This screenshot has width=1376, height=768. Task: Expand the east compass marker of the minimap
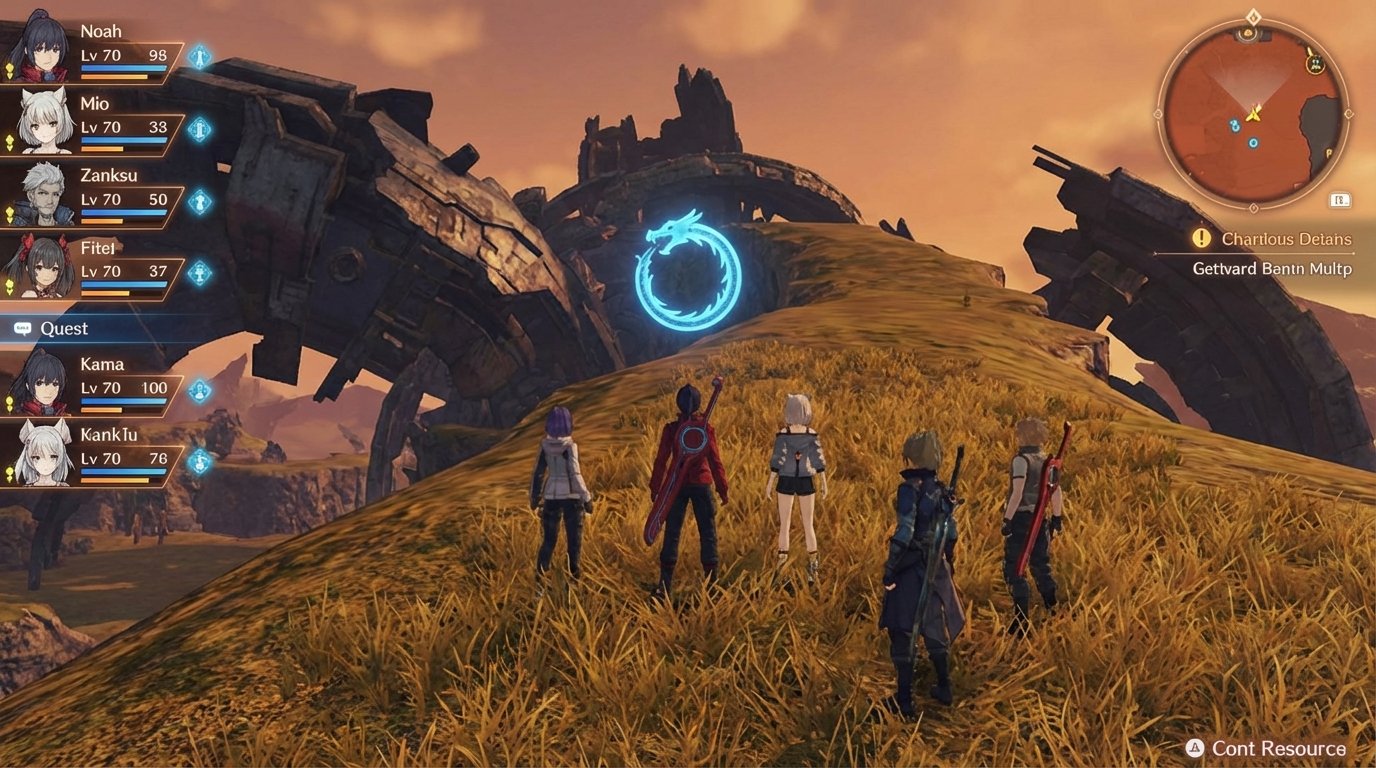pos(1350,113)
